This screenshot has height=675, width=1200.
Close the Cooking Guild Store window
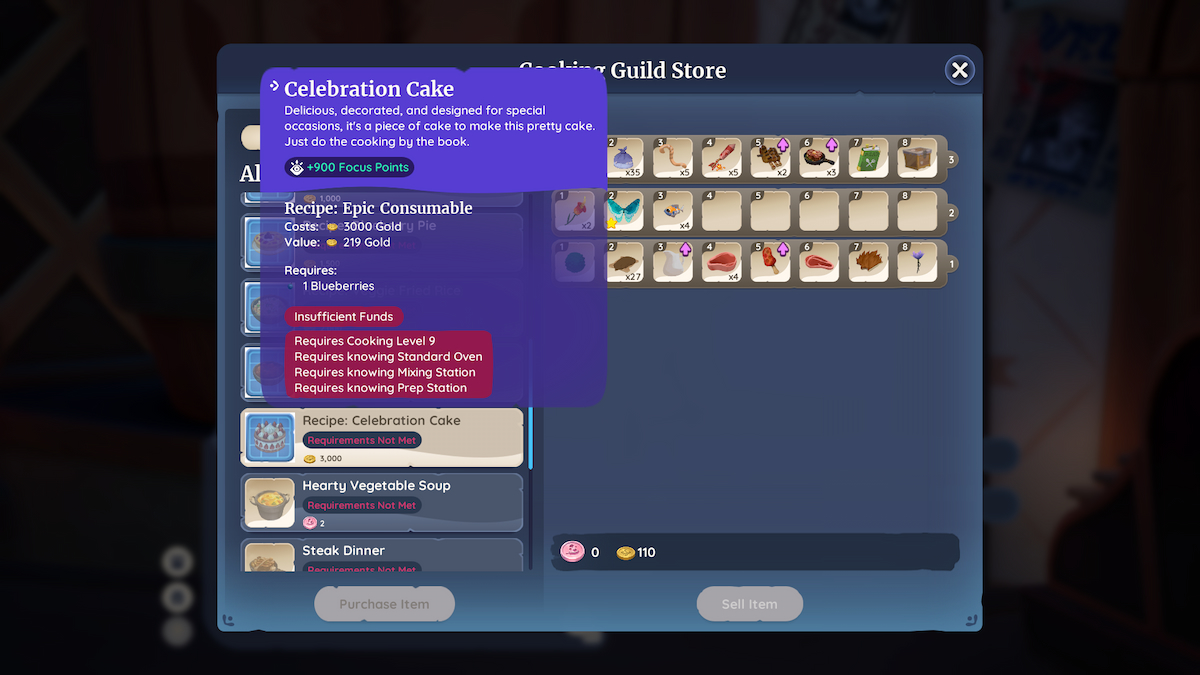[959, 70]
